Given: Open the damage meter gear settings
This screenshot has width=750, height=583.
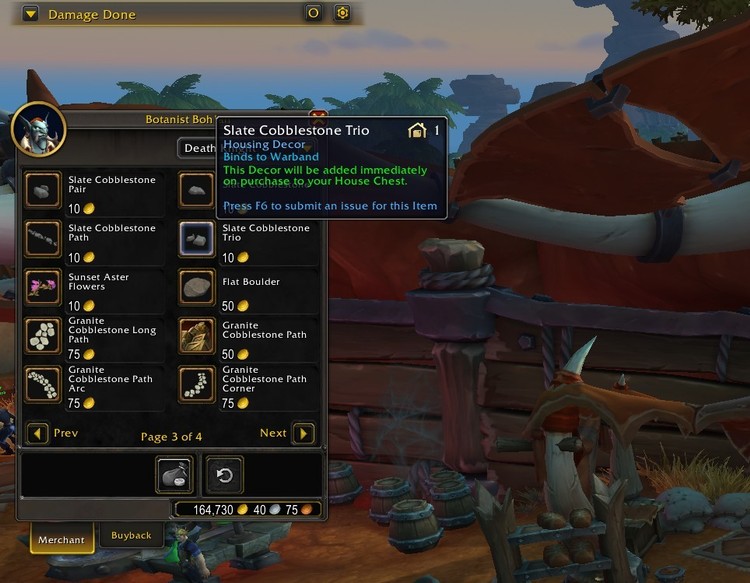Looking at the screenshot, I should pos(342,14).
